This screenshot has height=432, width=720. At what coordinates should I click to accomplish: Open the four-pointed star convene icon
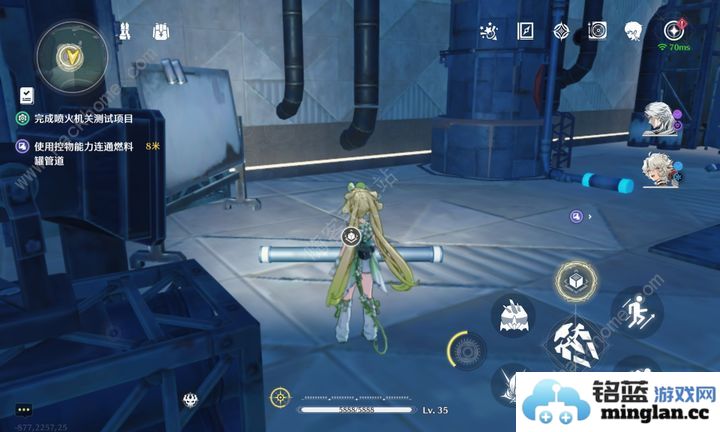(562, 31)
